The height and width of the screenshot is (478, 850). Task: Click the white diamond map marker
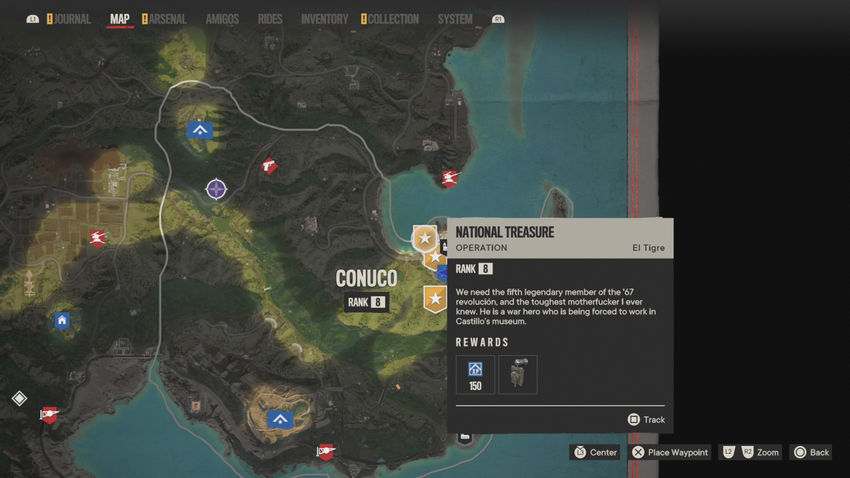click(x=19, y=398)
